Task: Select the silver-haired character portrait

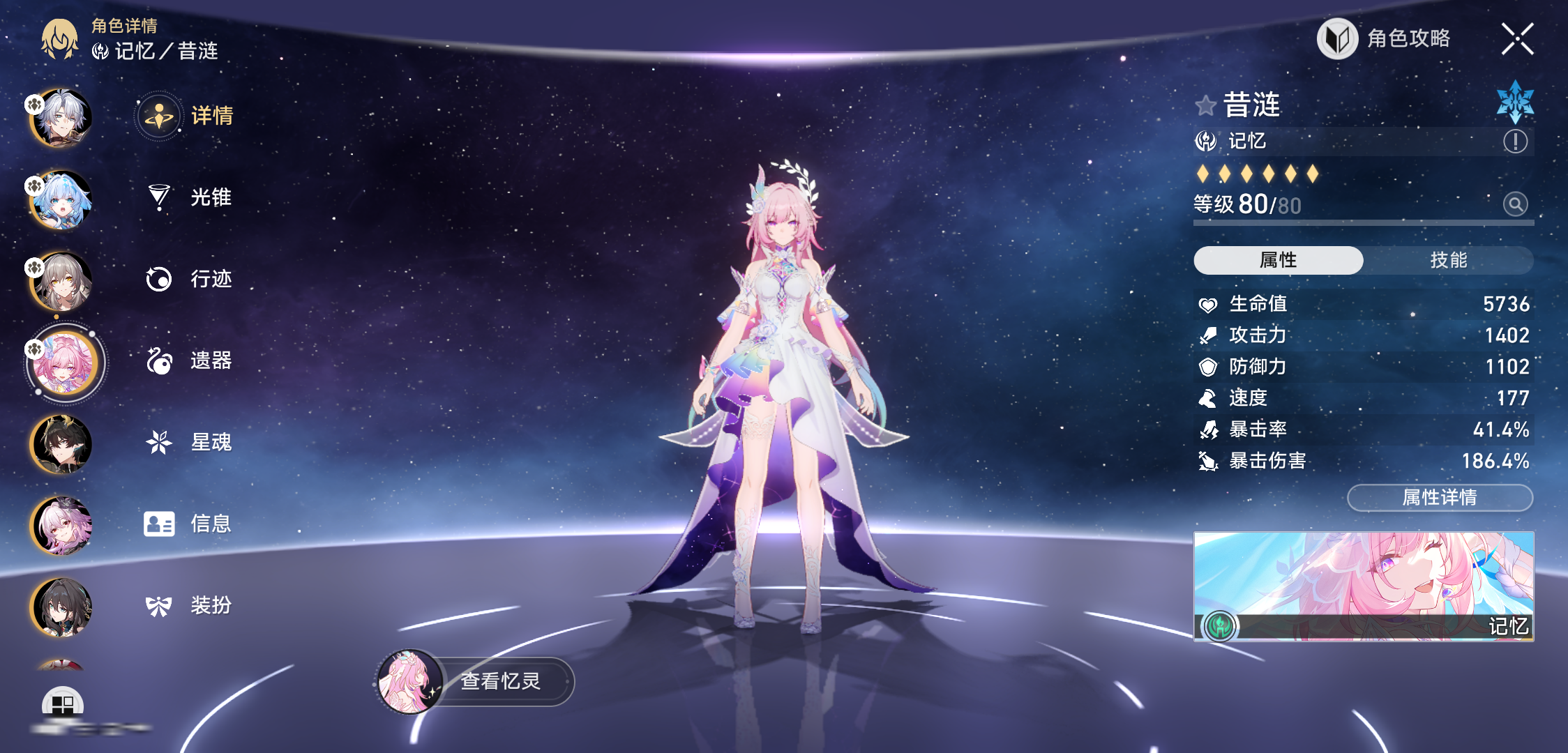Action: [61, 119]
